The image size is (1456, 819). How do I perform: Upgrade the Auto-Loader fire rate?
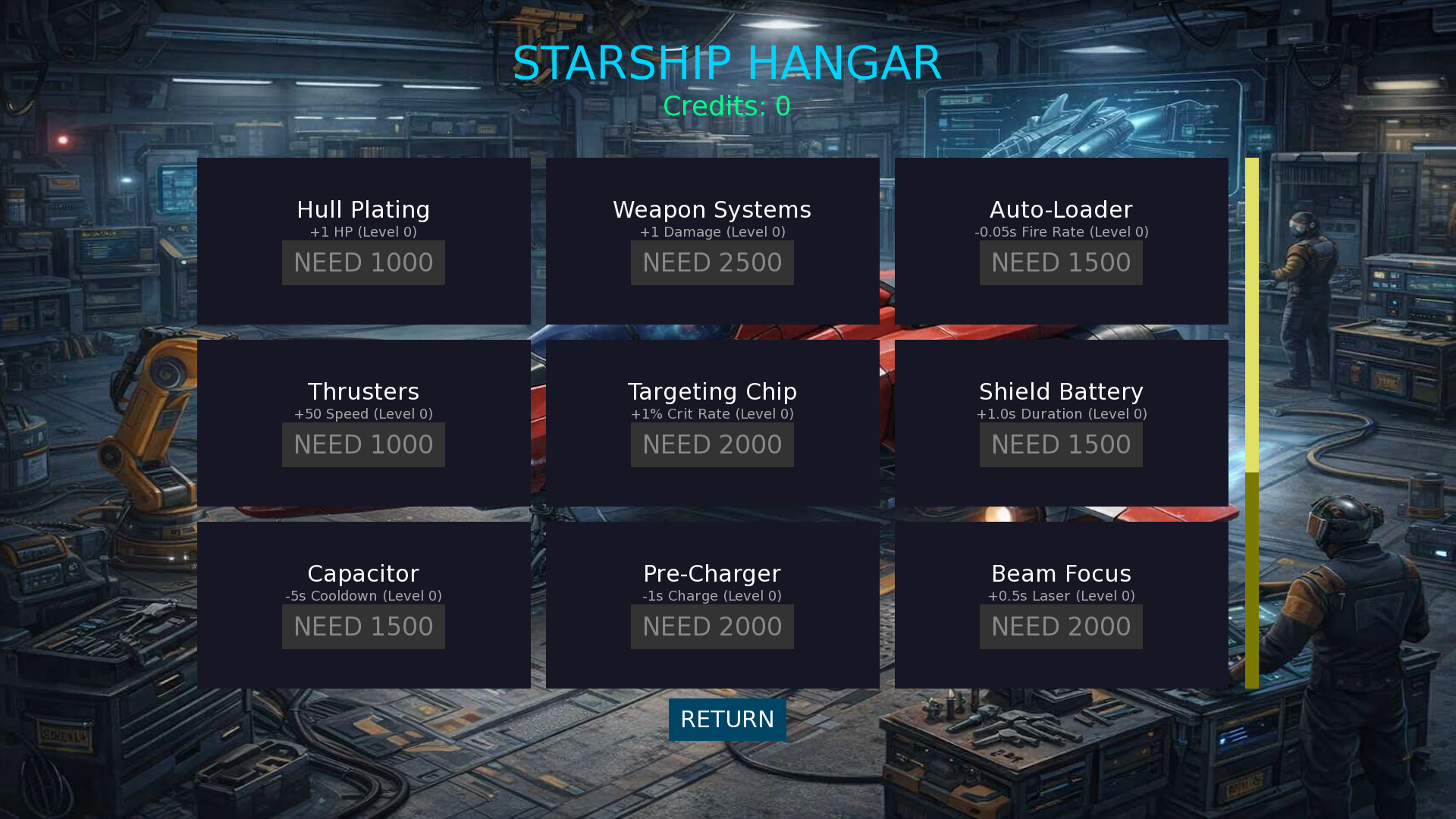1061,263
